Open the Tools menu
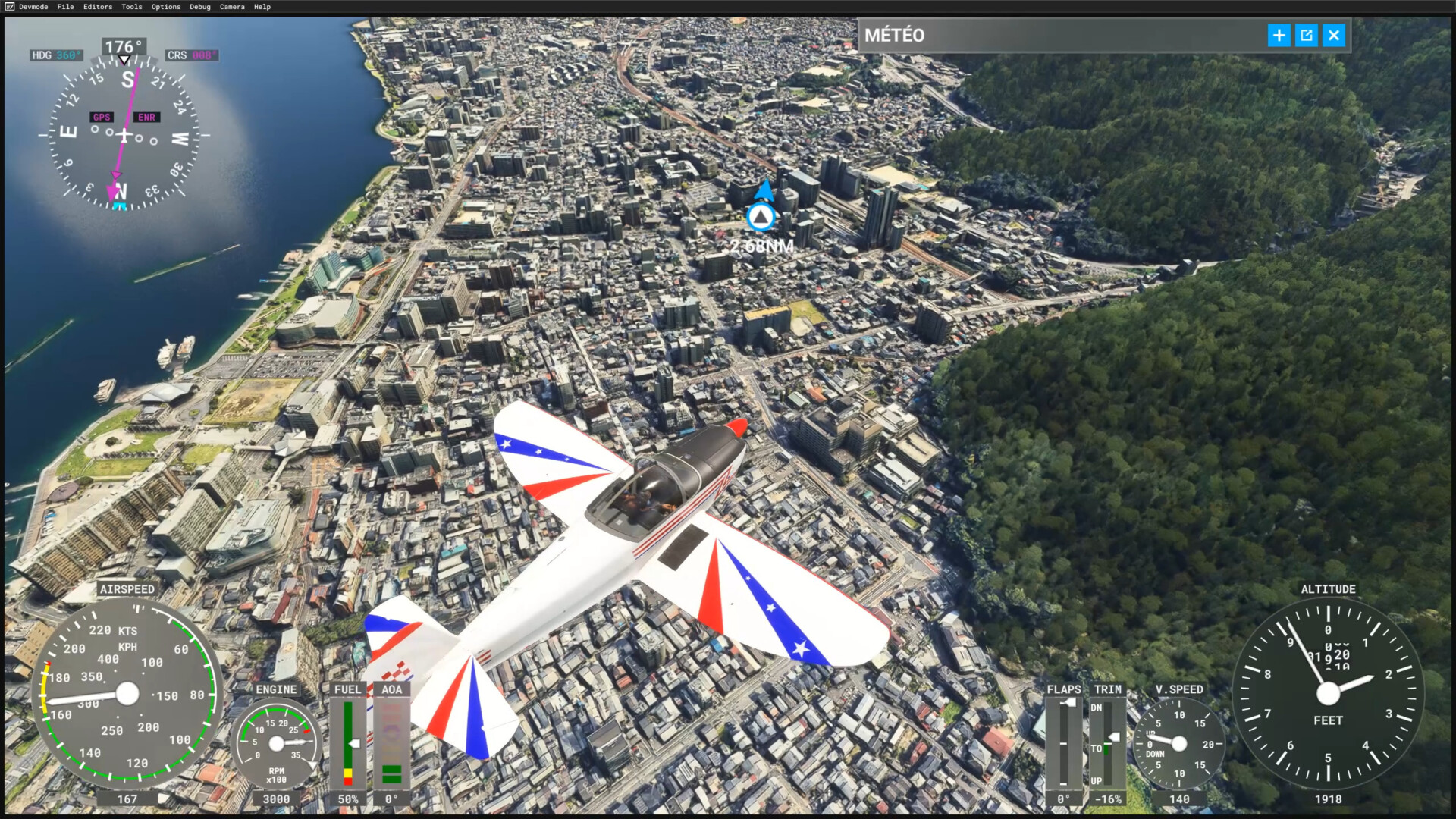The image size is (1456, 819). (132, 7)
